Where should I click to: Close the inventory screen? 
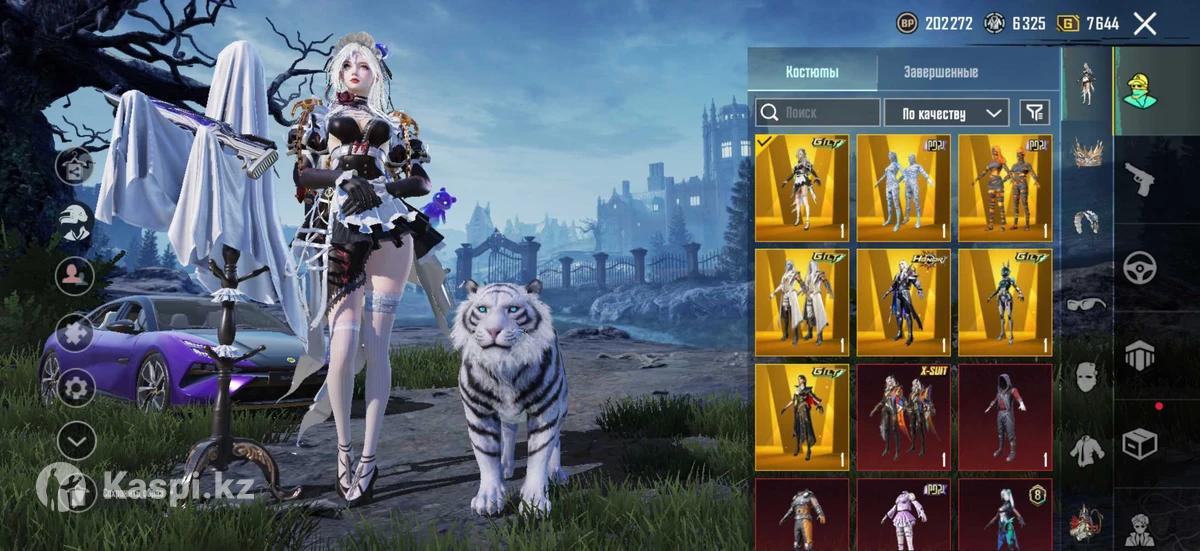[x=1144, y=23]
